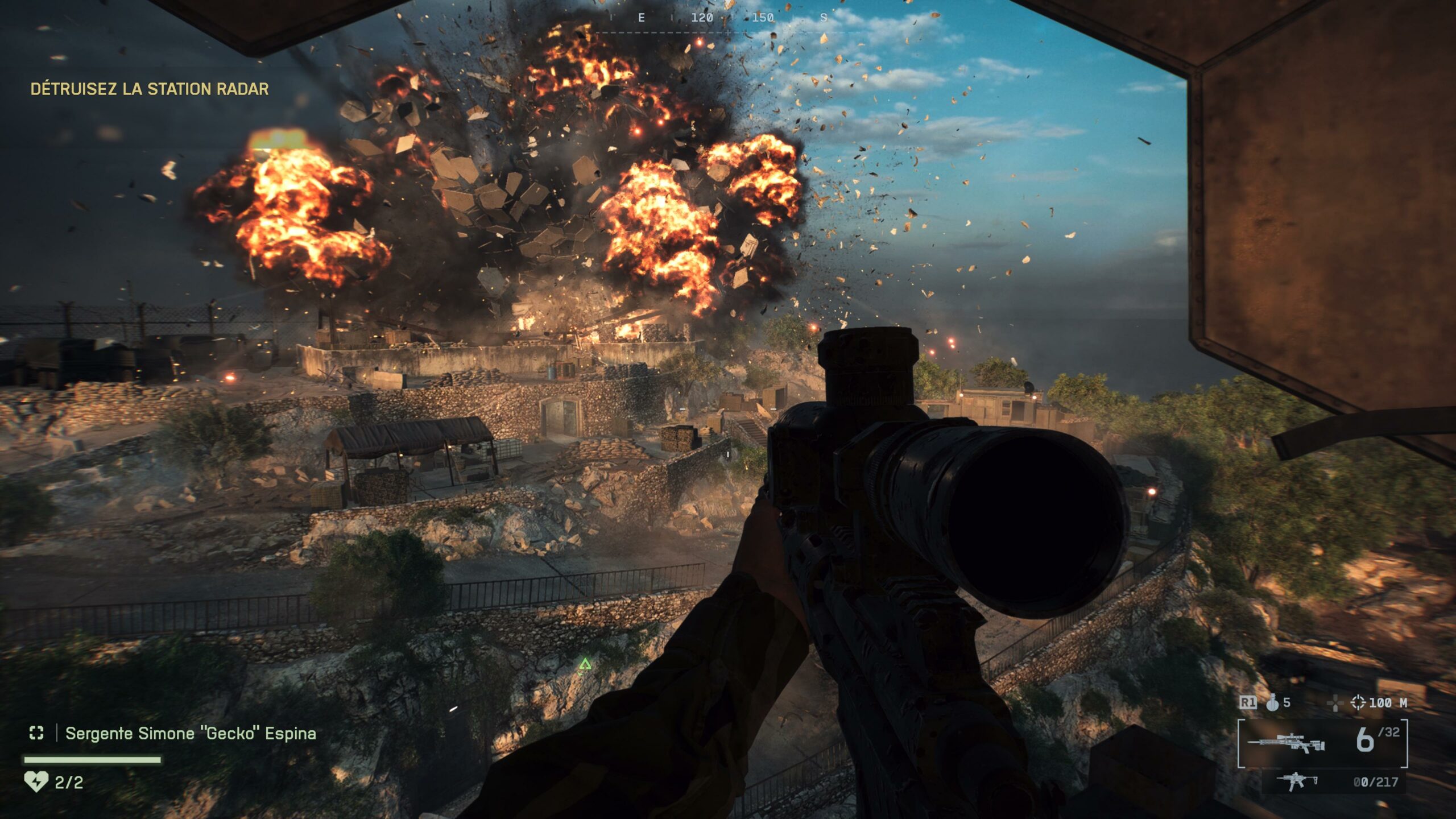
Task: Click the green squadmate triangle marker
Action: 585,664
